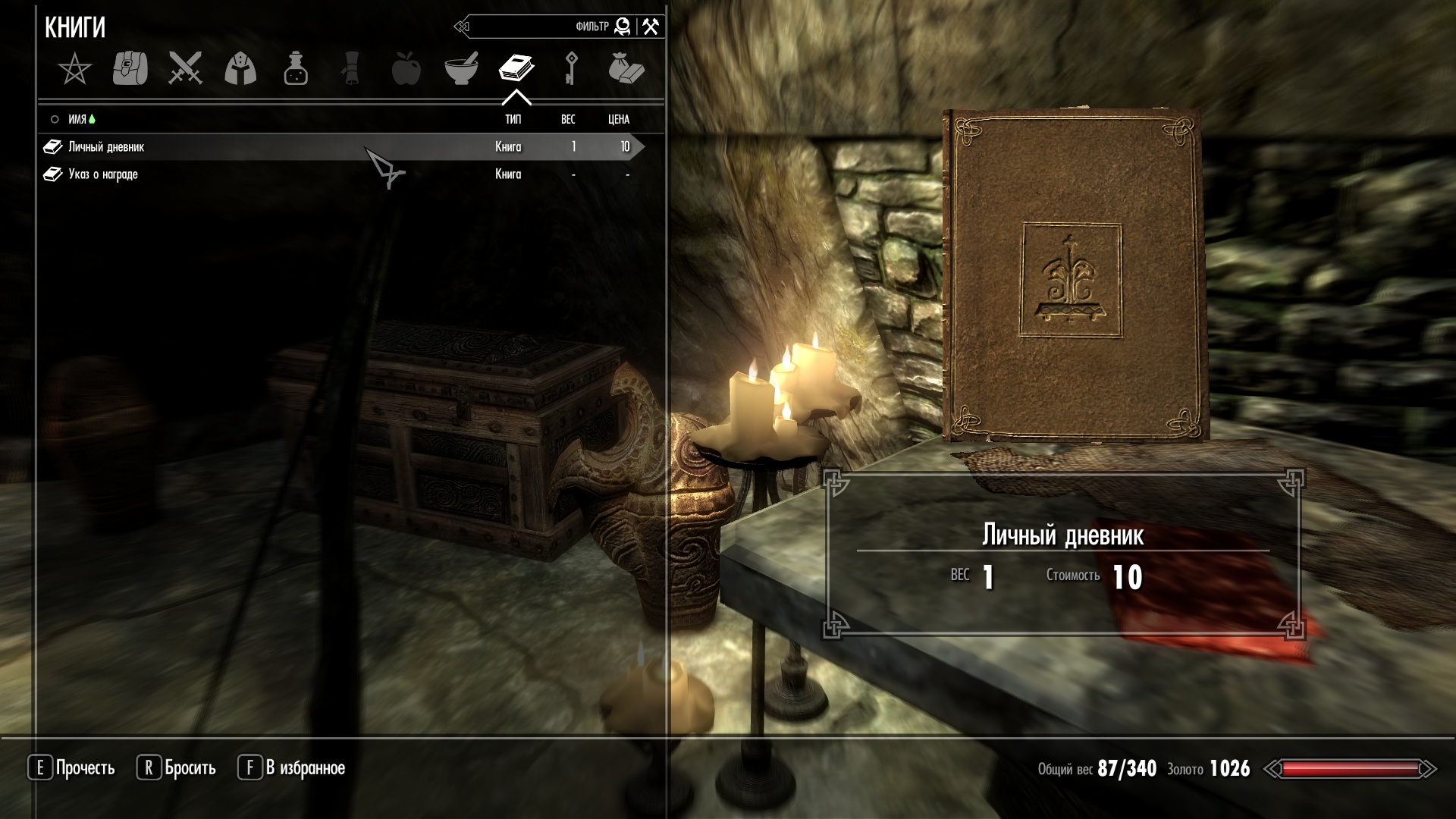
Task: Open the favorites star category
Action: coord(74,69)
